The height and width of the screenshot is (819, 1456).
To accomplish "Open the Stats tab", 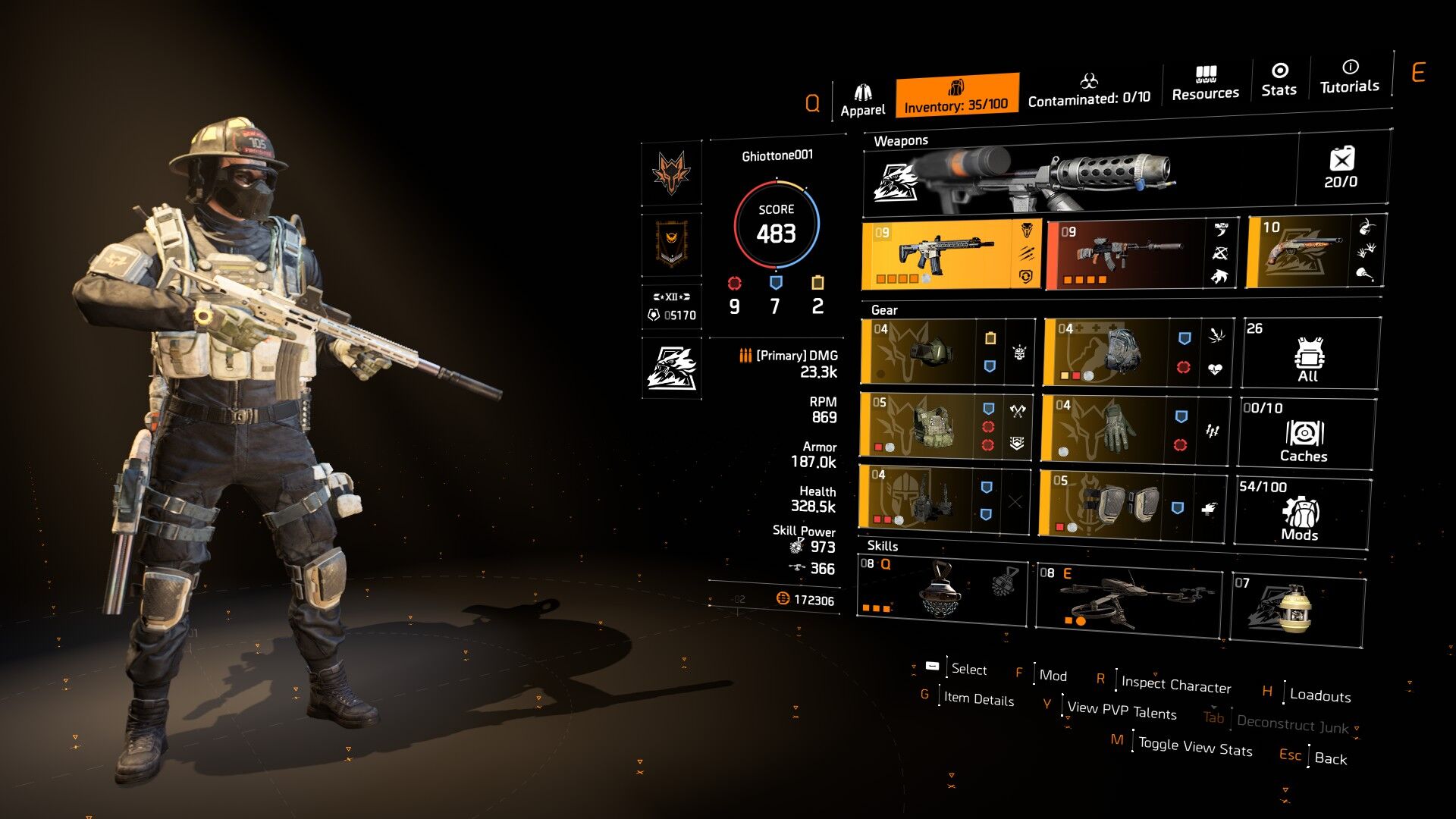I will 1279,80.
